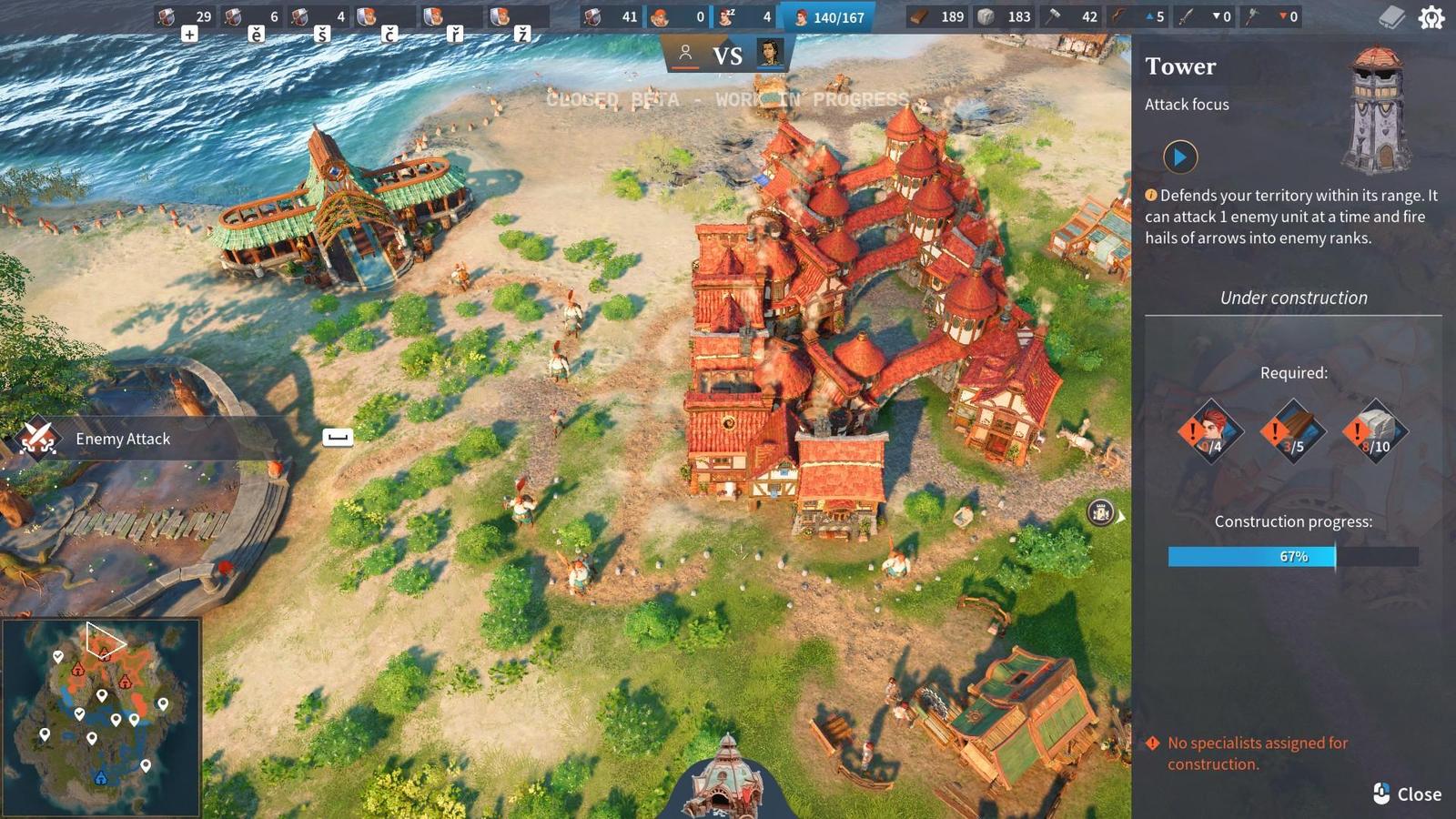The height and width of the screenshot is (819, 1456).
Task: Close the Tower info panel
Action: pyautogui.click(x=1406, y=794)
